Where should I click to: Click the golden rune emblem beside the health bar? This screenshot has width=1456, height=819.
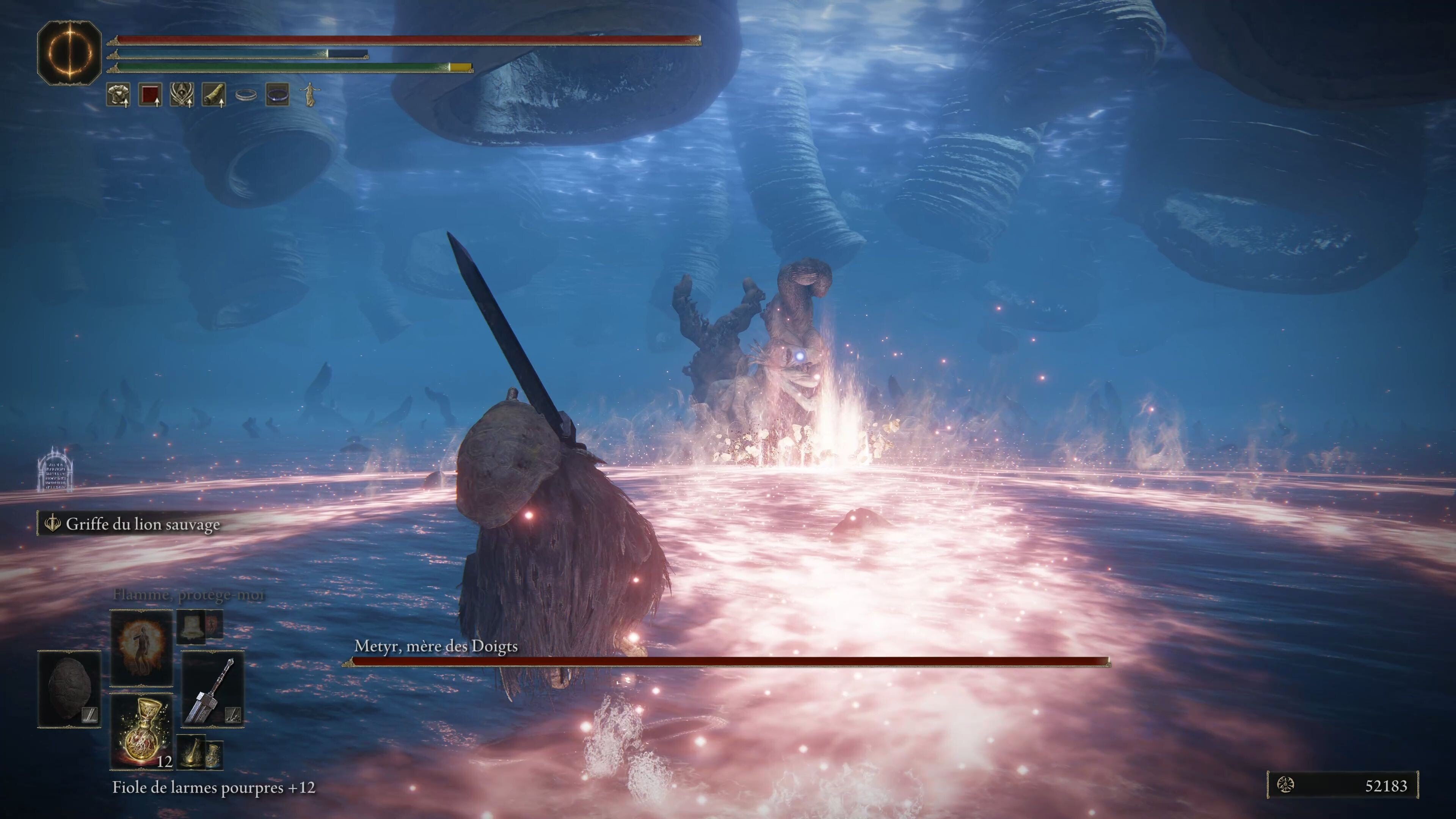click(x=69, y=53)
